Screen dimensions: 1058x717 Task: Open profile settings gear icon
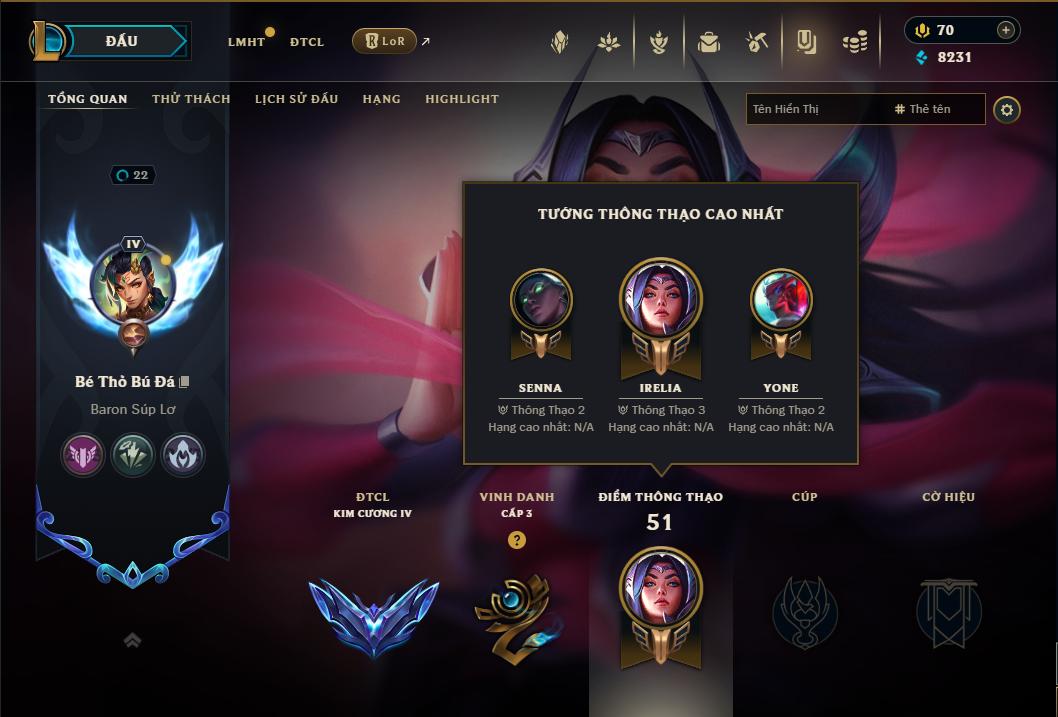click(1007, 109)
